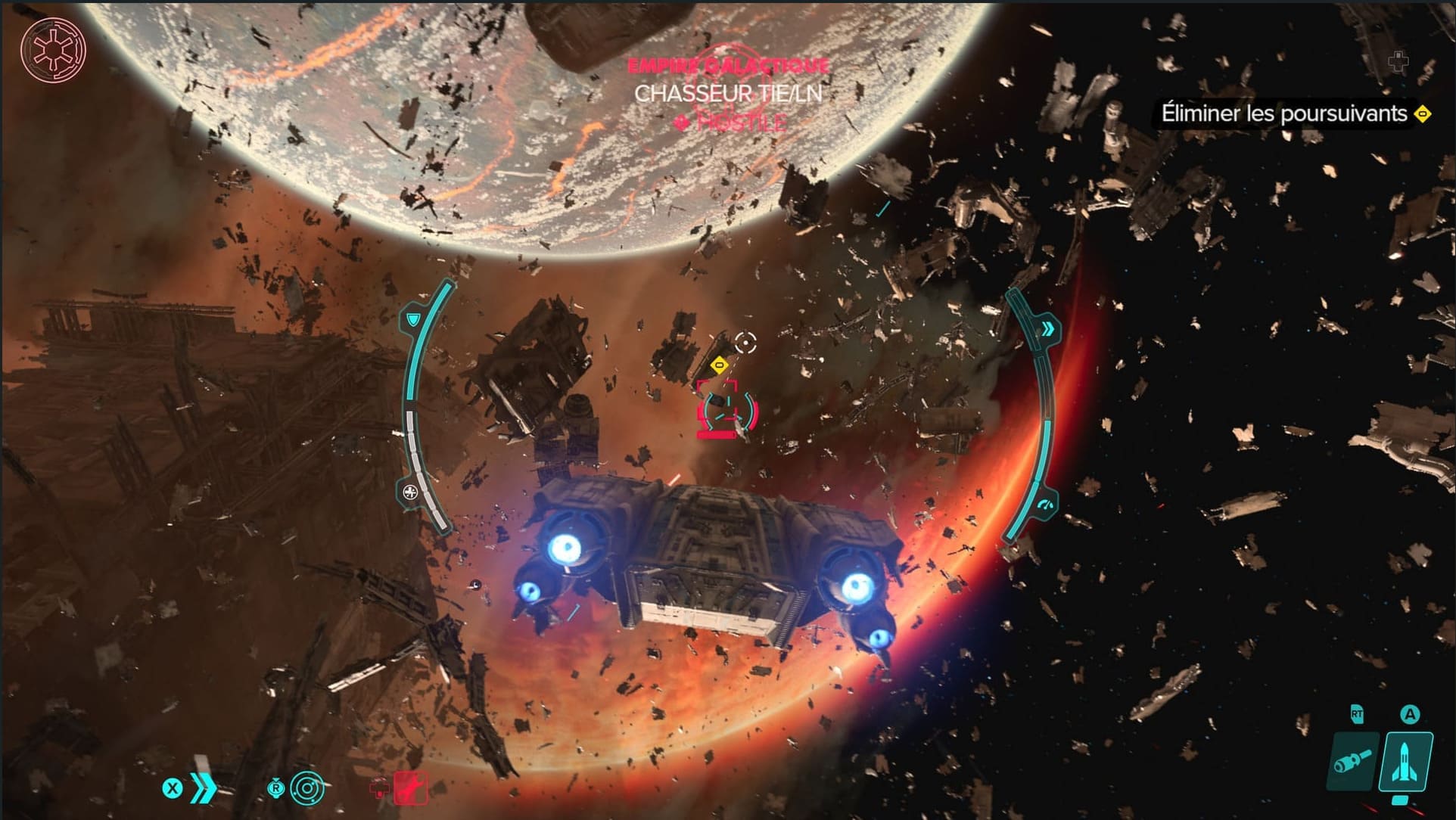Screen dimensions: 1456x820
Task: Click the yellow diamond objective marker
Action: pyautogui.click(x=720, y=366)
